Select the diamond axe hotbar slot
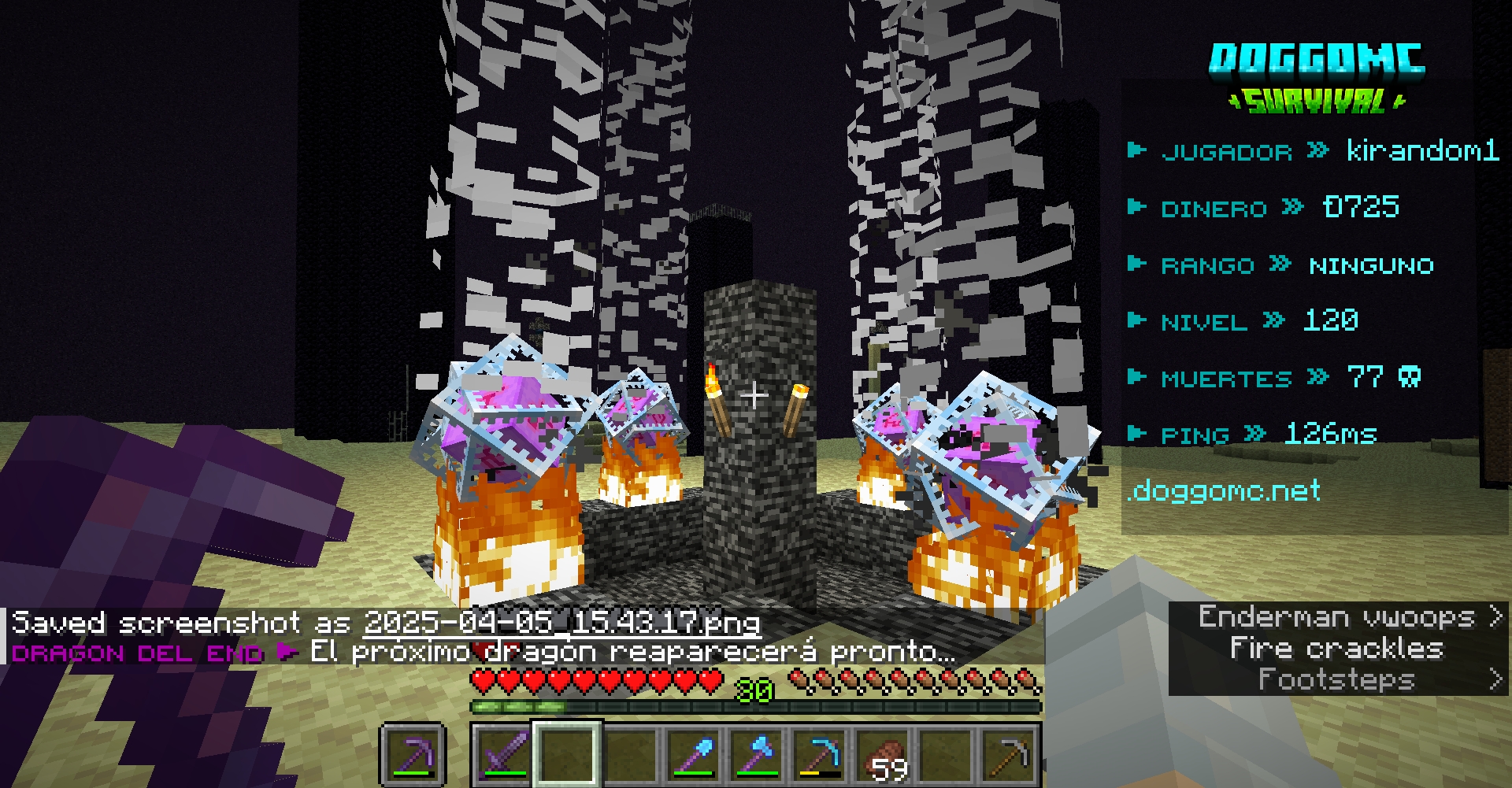Screen dimensions: 1512x788 [x=757, y=754]
